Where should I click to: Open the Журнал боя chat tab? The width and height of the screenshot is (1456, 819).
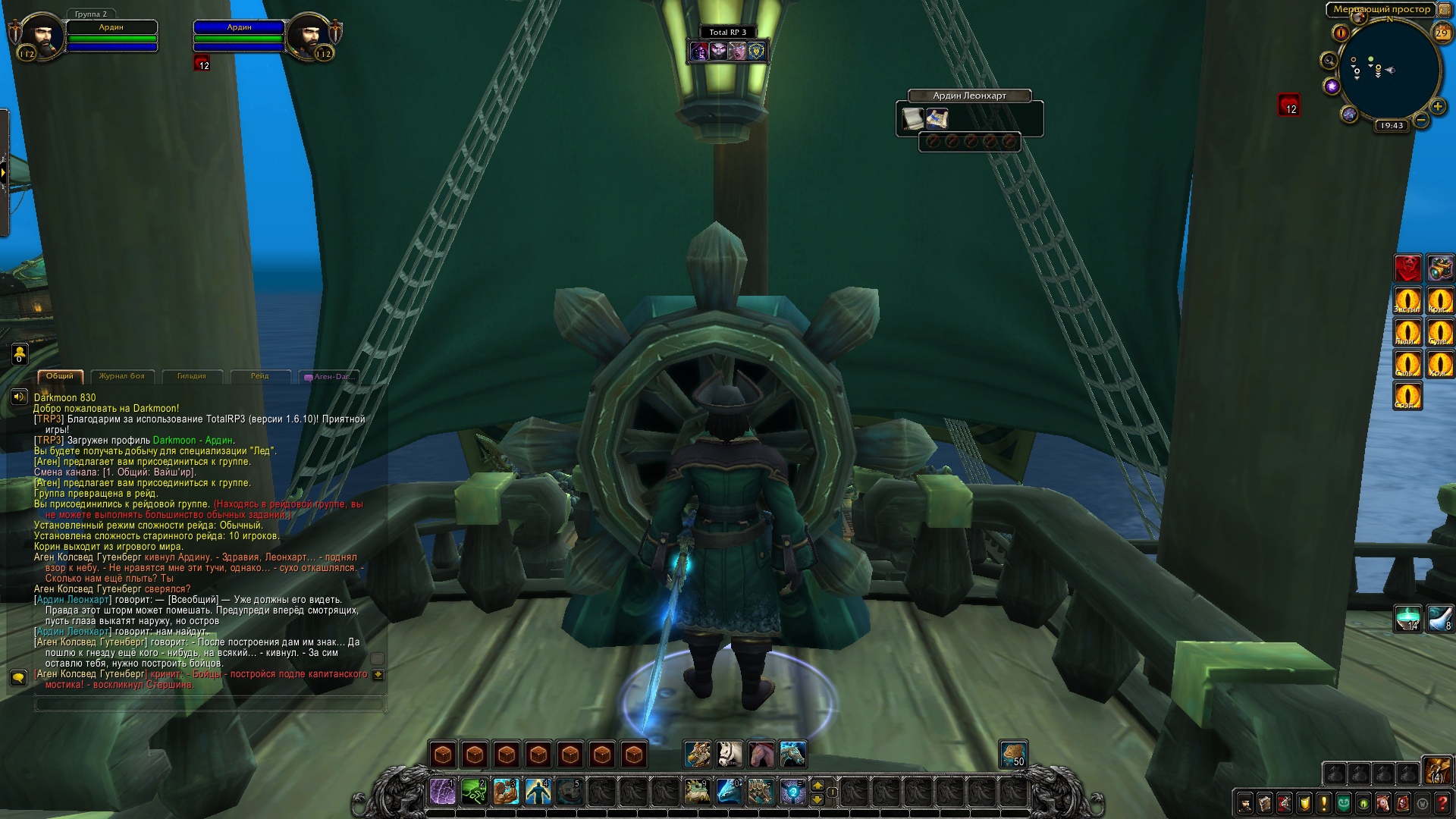(x=121, y=376)
